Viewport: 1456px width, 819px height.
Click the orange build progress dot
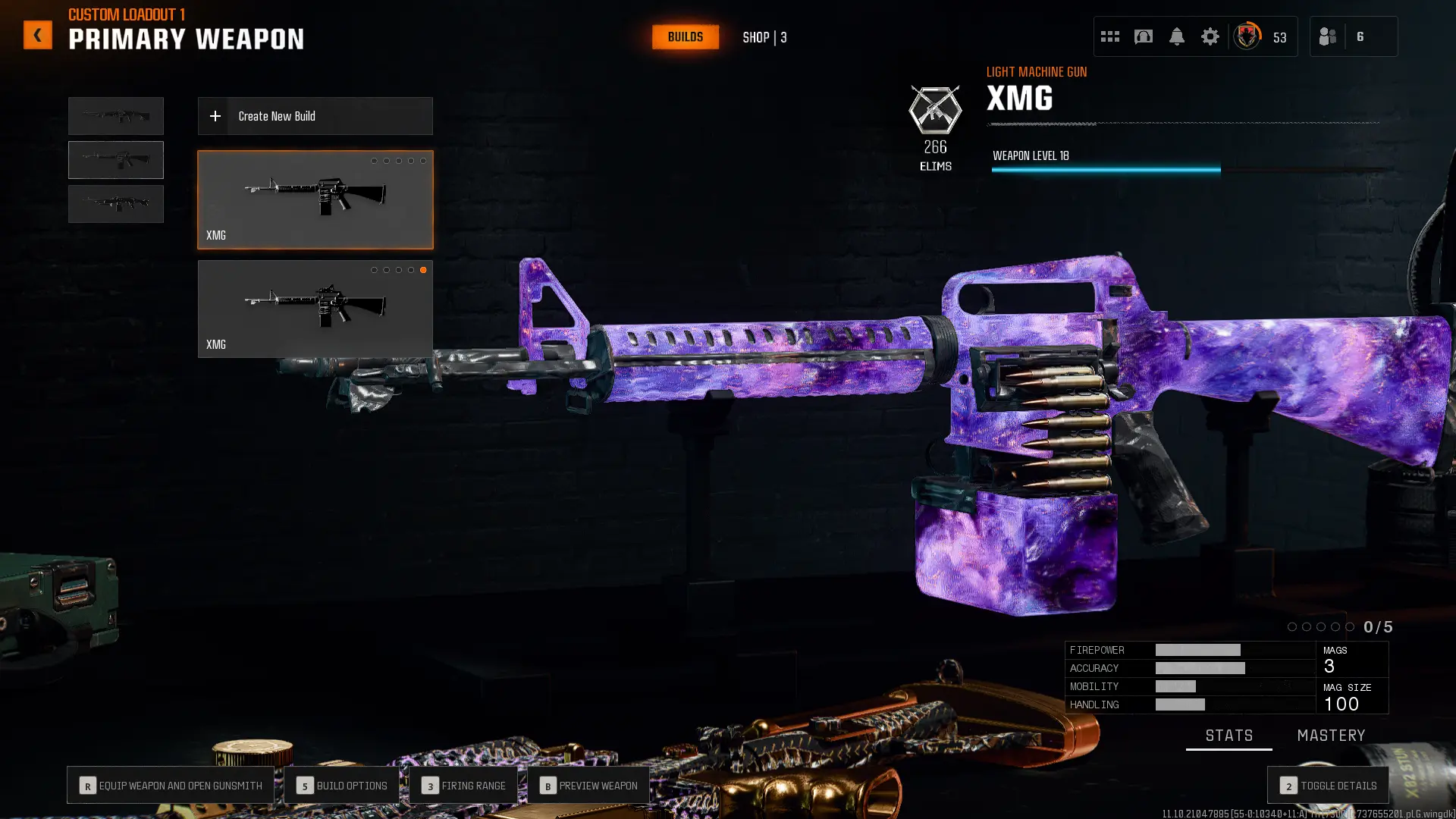[x=423, y=269]
